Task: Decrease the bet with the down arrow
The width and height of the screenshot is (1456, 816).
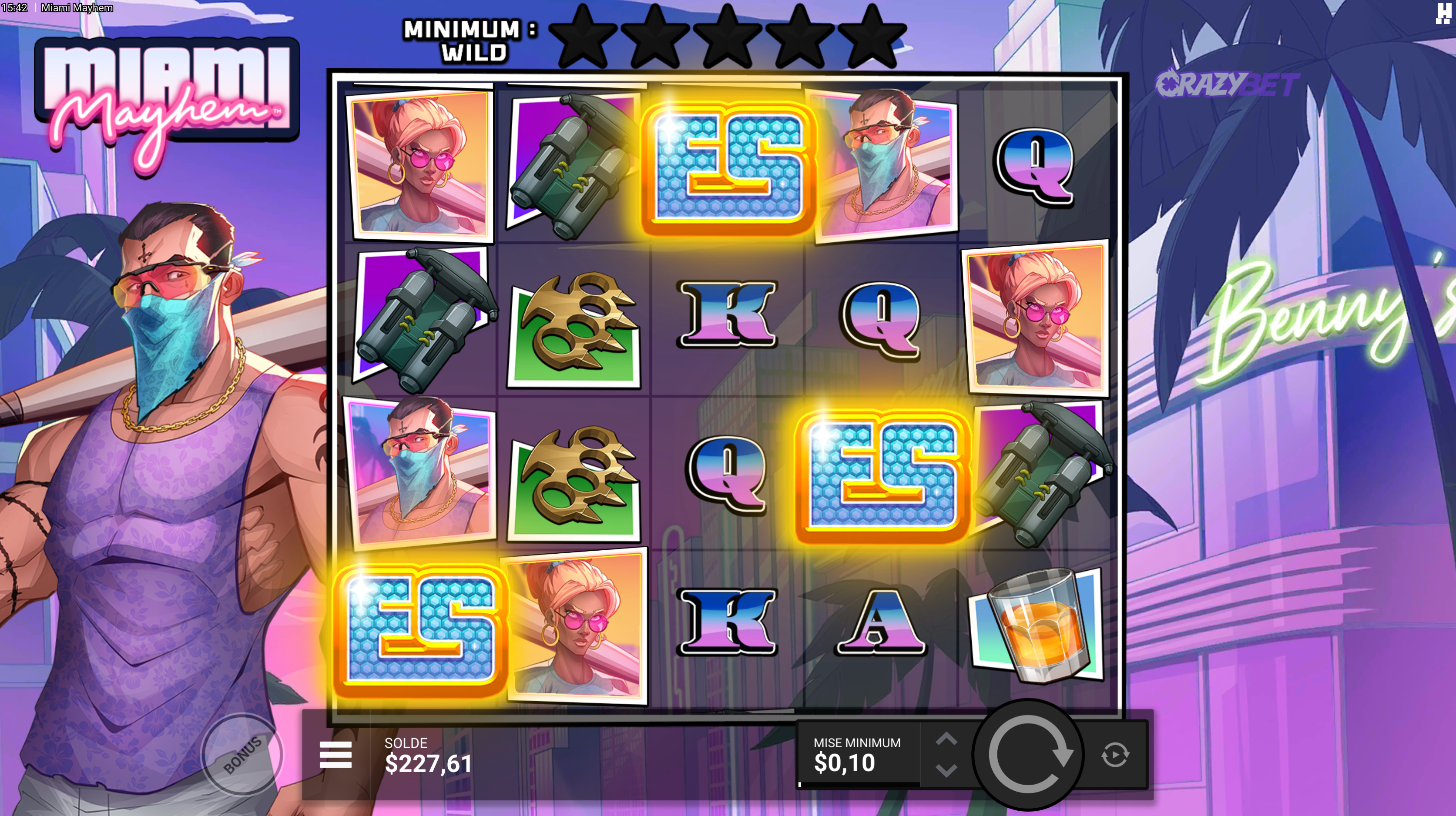Action: [946, 769]
